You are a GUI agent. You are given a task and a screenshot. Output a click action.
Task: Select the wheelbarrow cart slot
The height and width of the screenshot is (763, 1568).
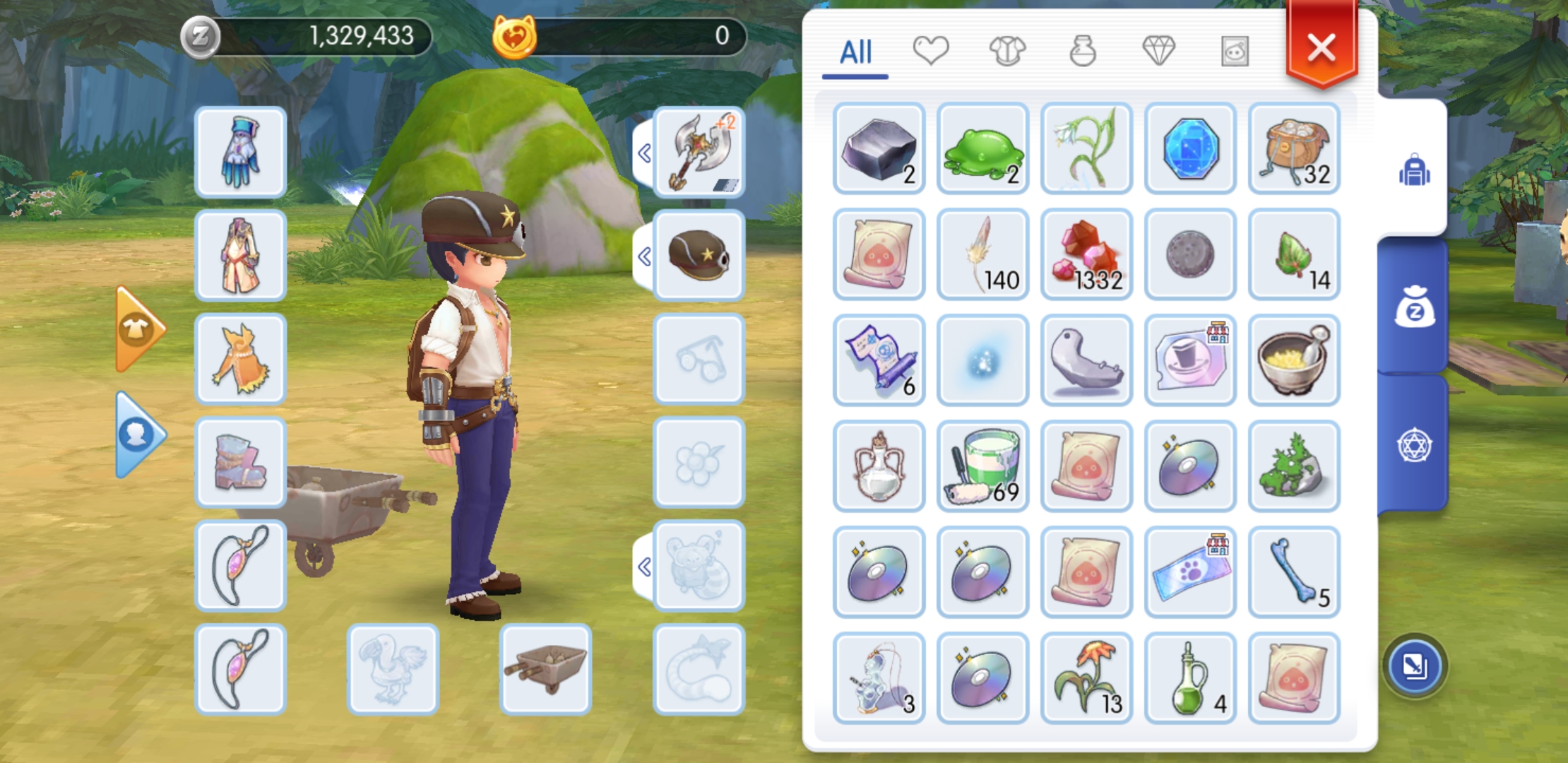click(x=545, y=669)
